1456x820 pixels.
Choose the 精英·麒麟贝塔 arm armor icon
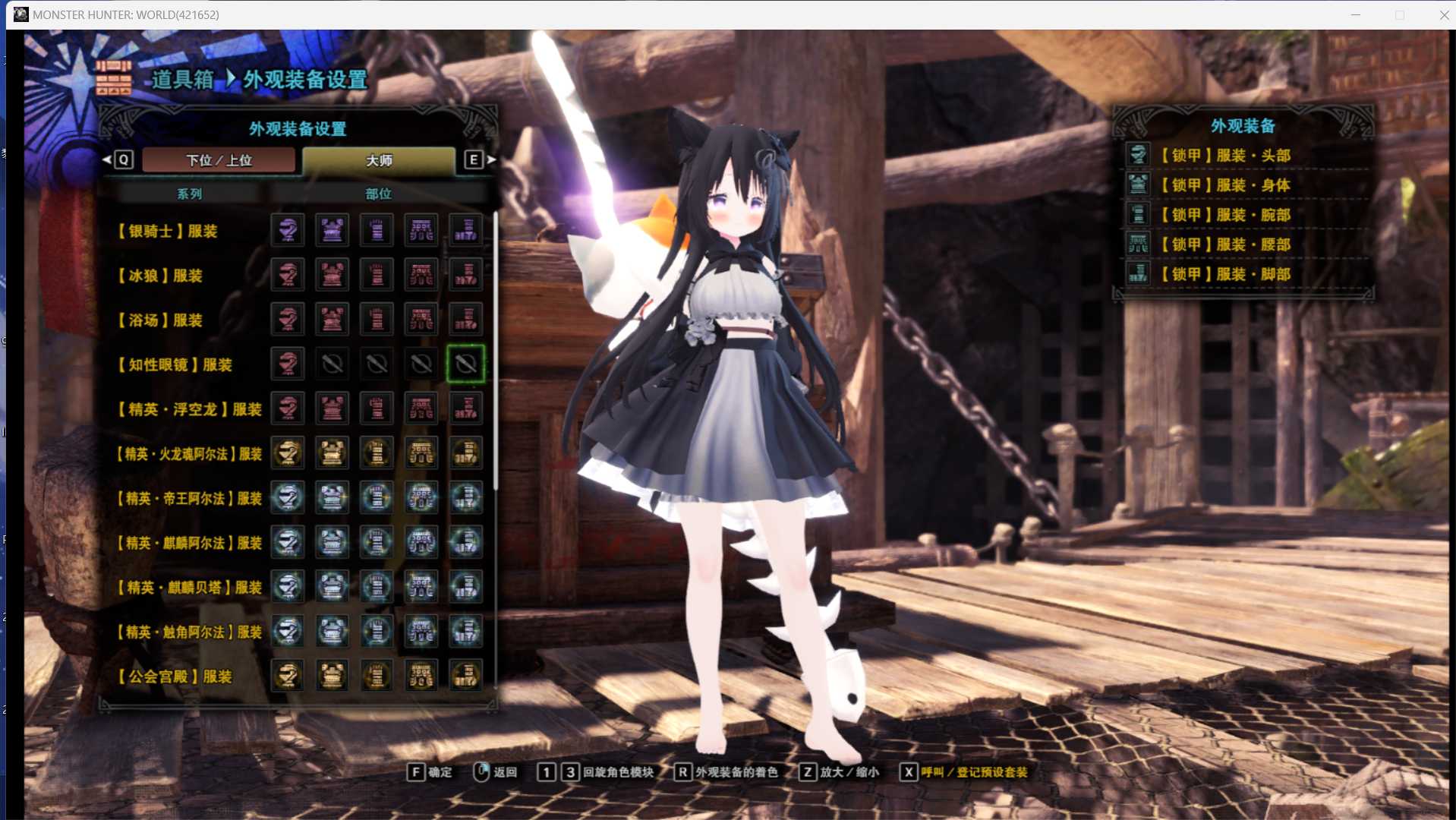377,587
